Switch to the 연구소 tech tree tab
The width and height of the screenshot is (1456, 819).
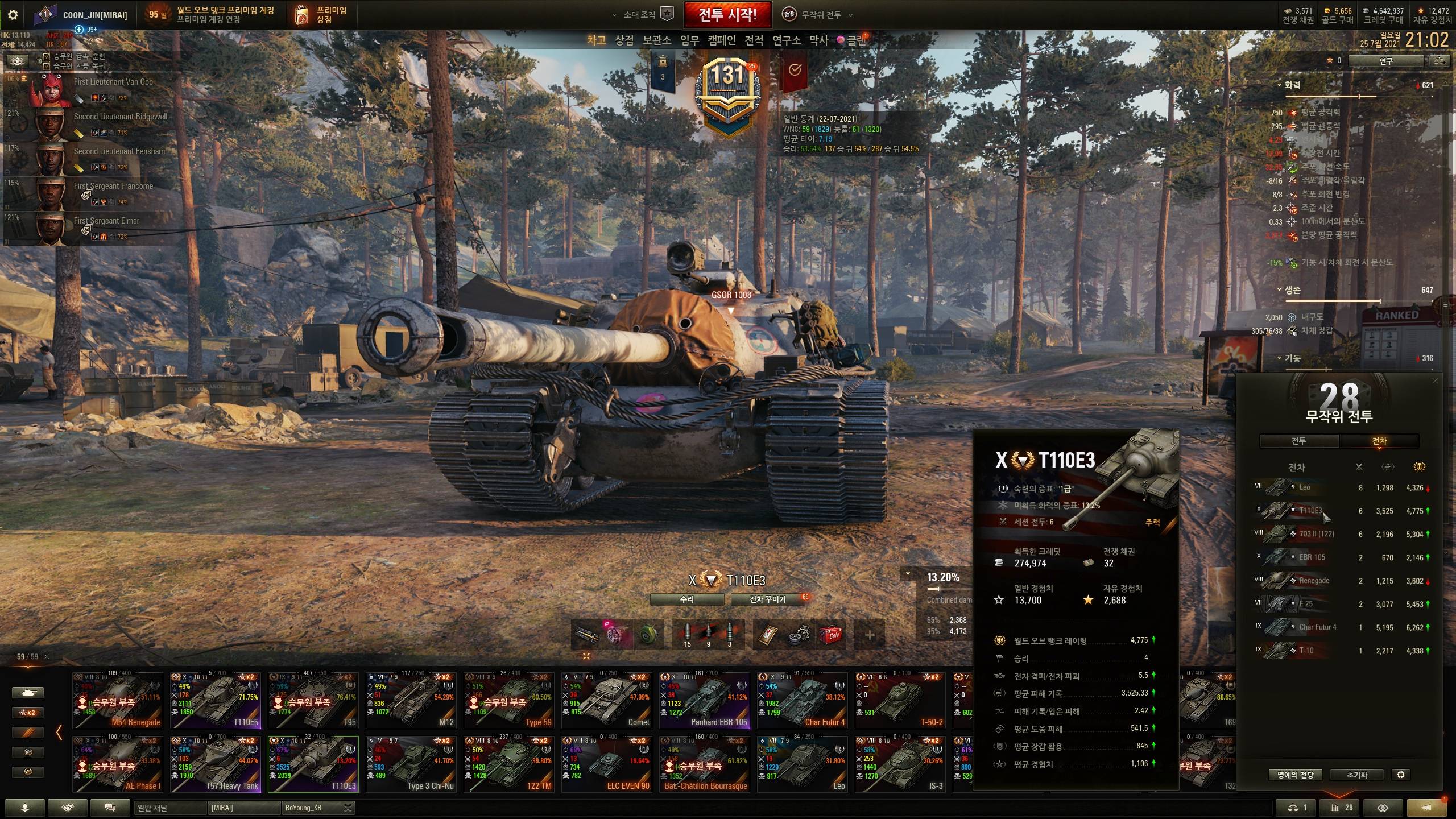tap(786, 40)
